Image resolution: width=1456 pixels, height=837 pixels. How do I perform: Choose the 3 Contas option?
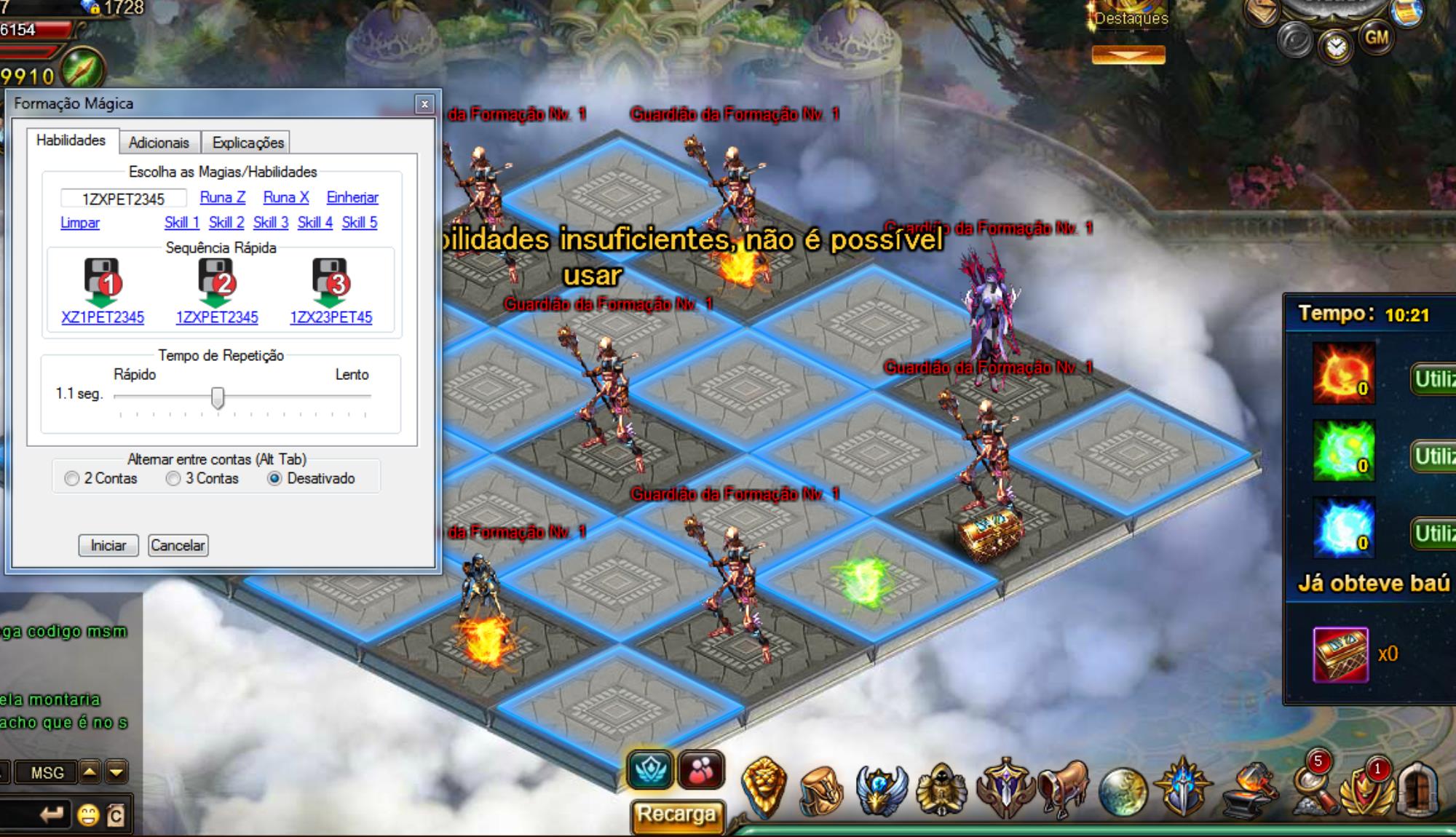[173, 479]
